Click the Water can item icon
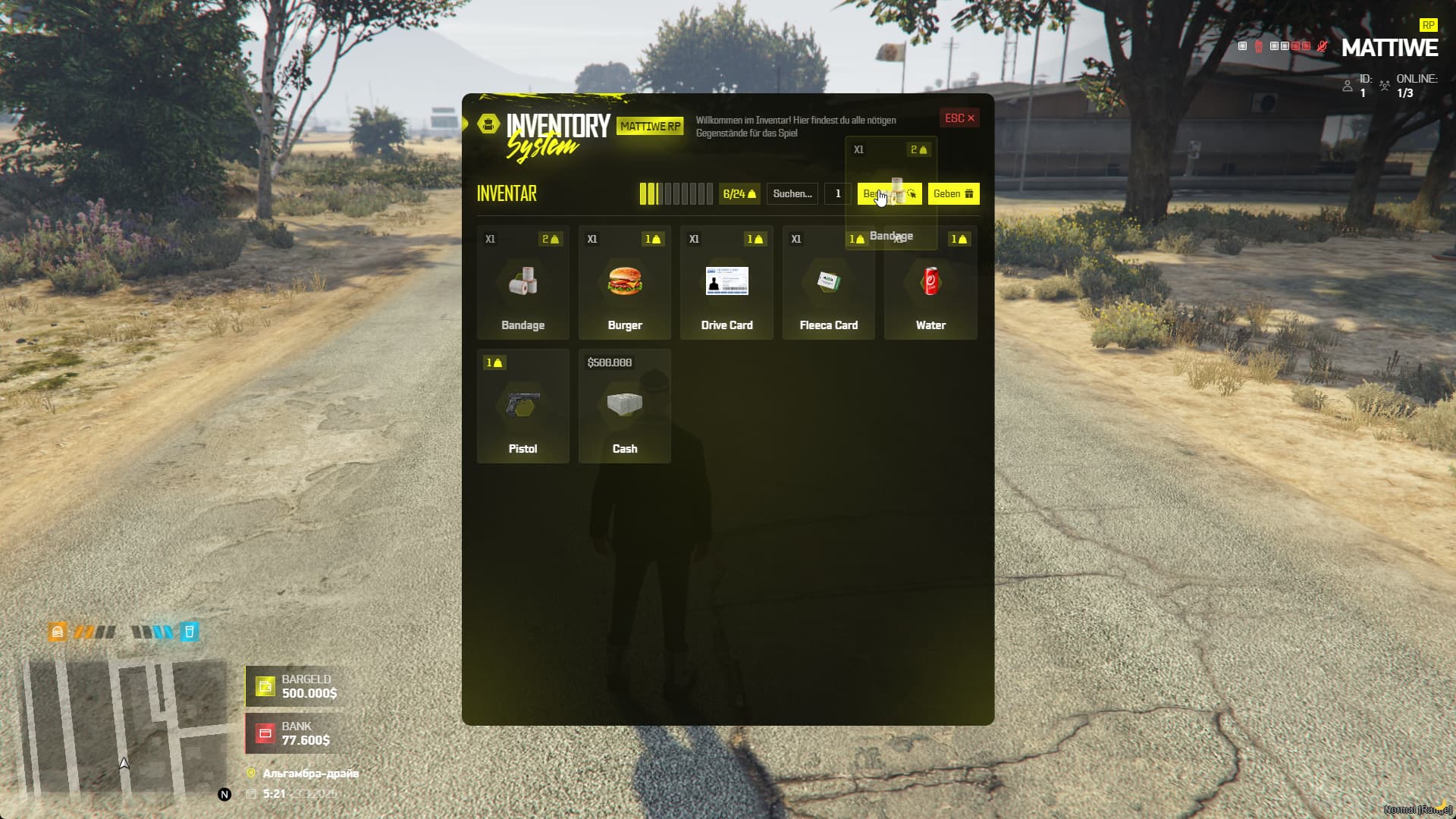The width and height of the screenshot is (1456, 819). pos(930,281)
